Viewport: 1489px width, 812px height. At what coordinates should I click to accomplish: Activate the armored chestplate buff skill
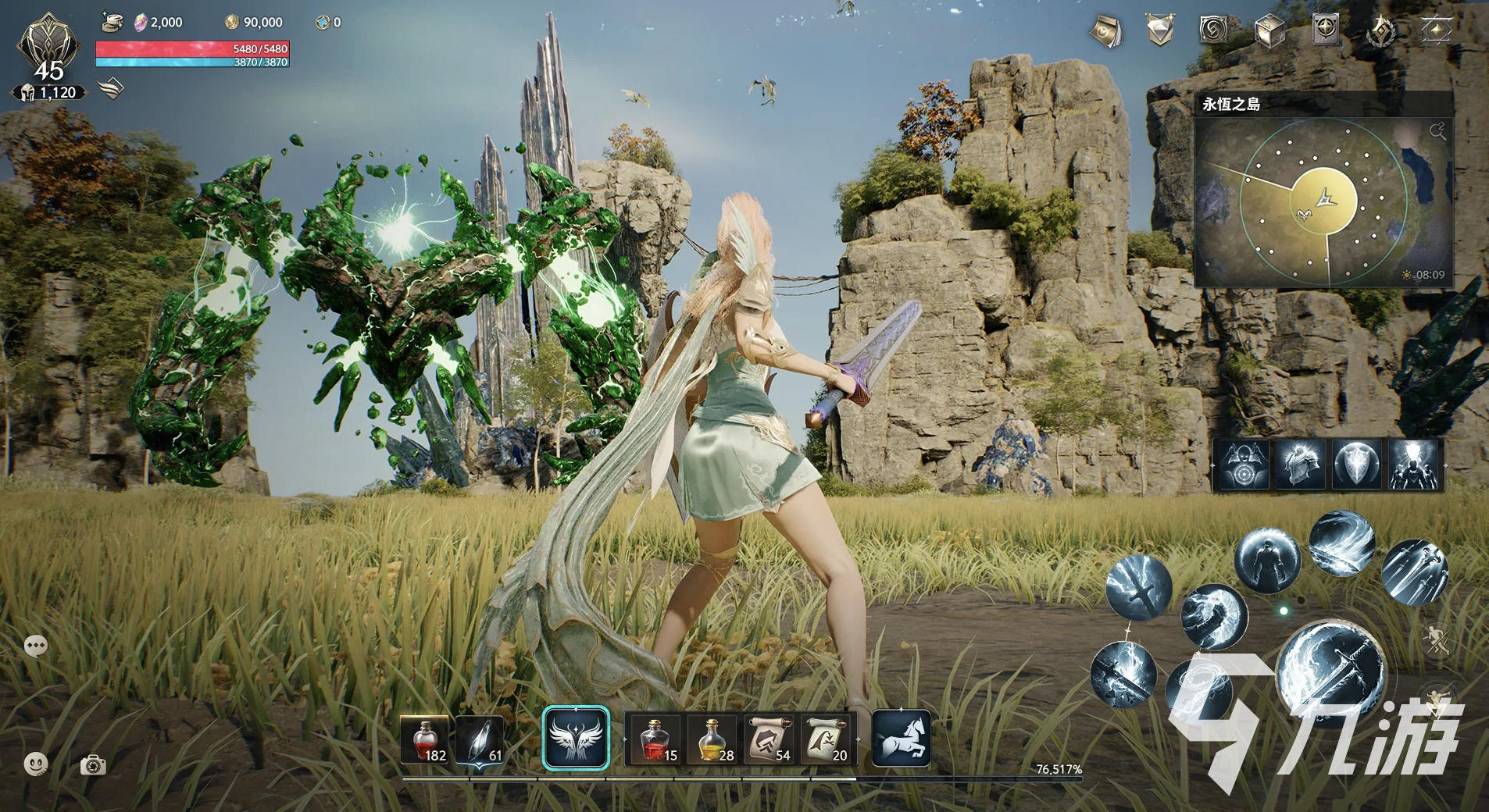click(1300, 465)
